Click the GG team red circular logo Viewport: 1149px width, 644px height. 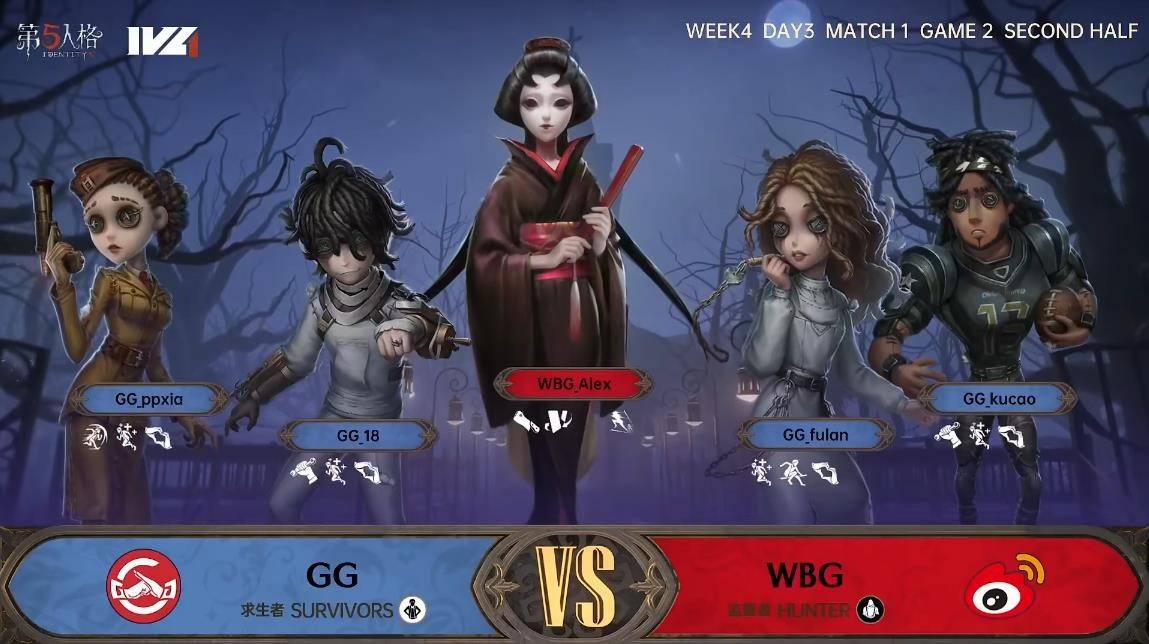(144, 584)
